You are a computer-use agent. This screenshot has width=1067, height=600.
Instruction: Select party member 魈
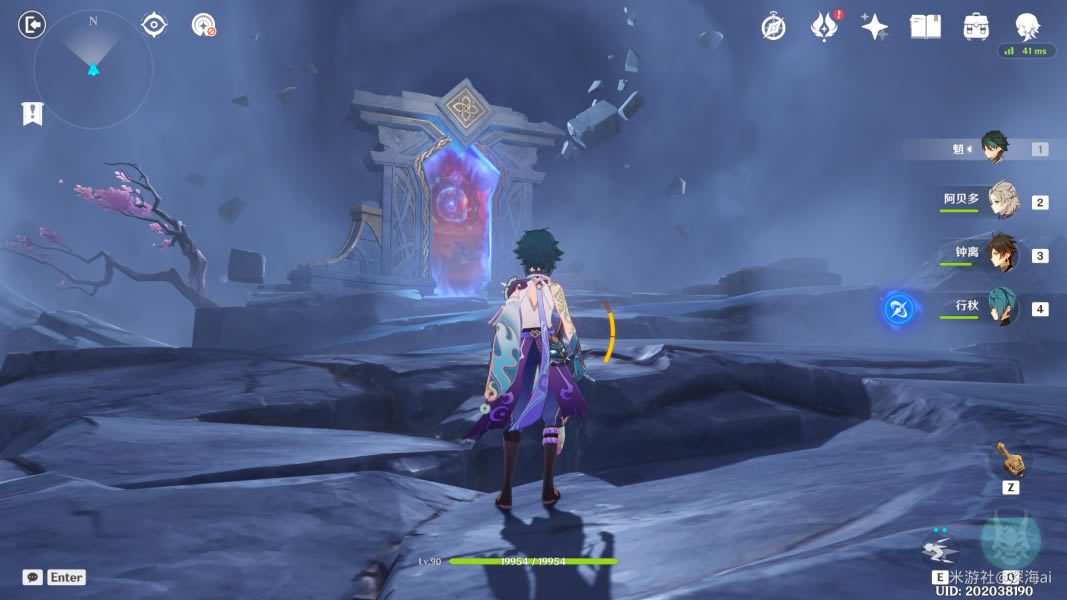[993, 148]
